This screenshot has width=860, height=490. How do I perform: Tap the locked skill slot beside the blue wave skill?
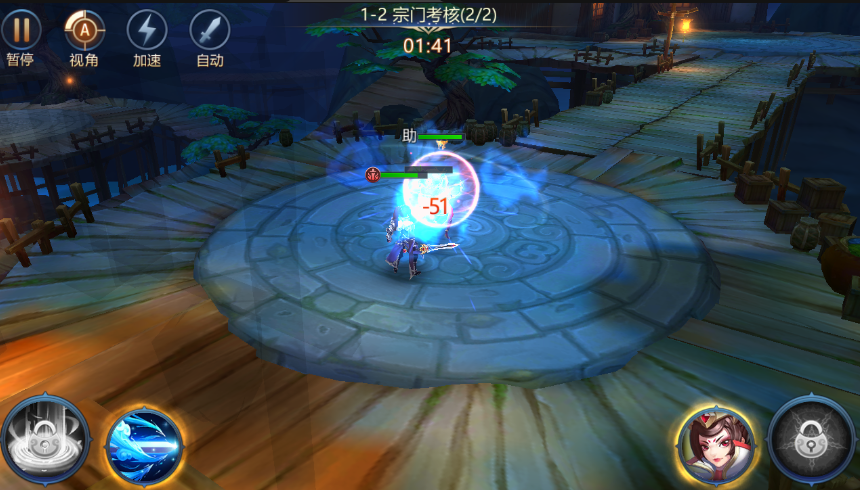(x=45, y=440)
